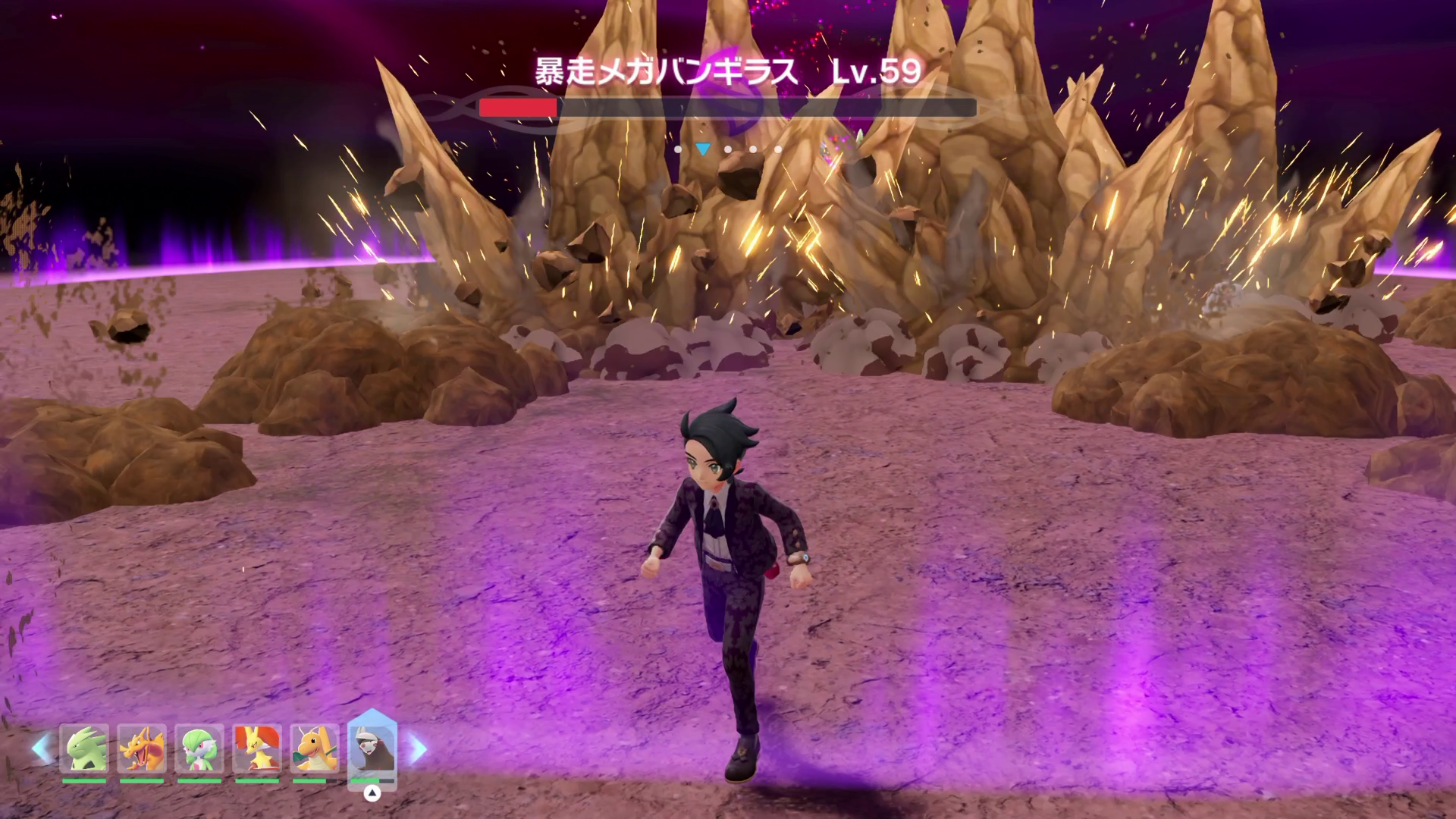
Task: Switch to Charizard party slot
Action: point(142,749)
